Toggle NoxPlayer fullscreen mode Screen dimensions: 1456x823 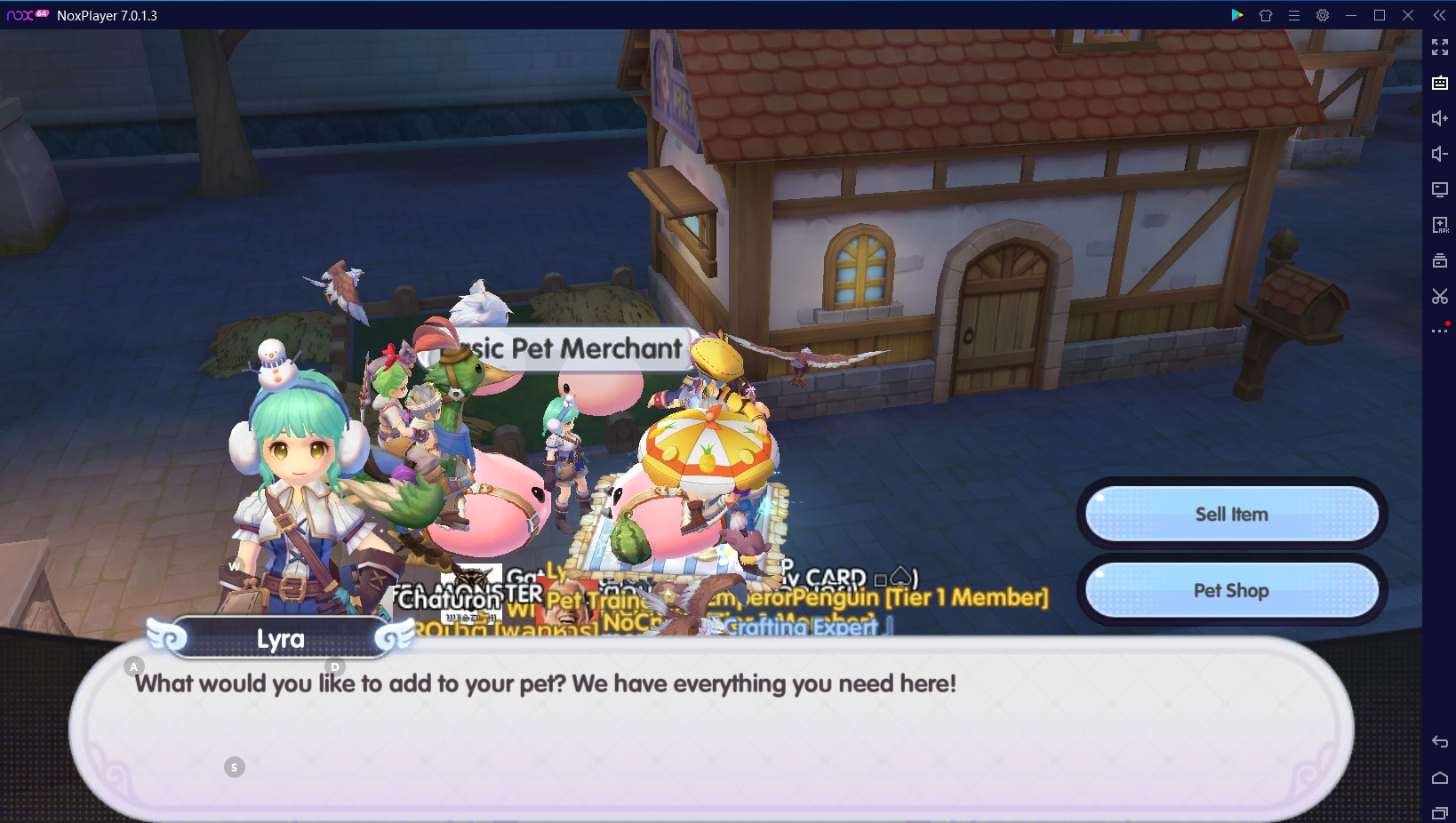pyautogui.click(x=1440, y=47)
